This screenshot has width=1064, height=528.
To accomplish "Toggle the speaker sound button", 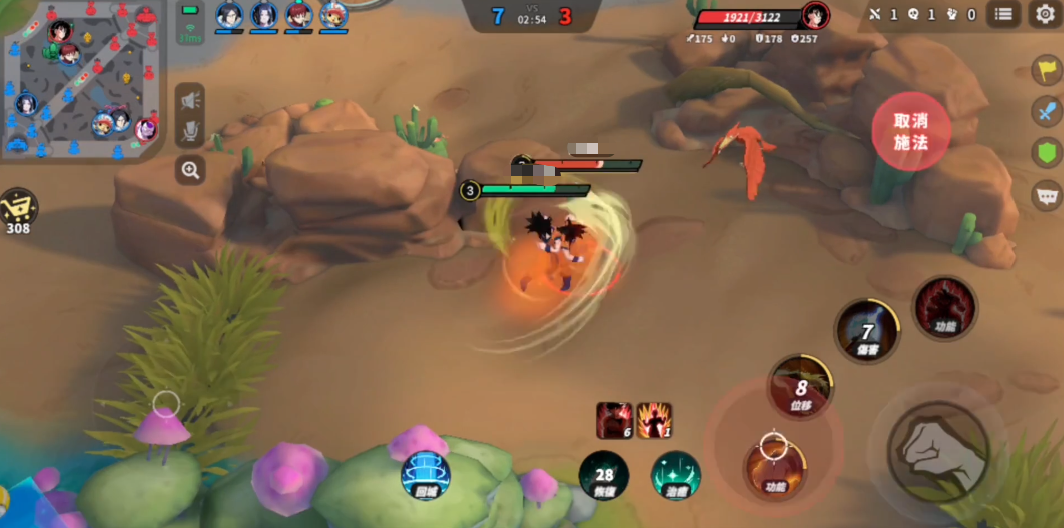I will 190,99.
